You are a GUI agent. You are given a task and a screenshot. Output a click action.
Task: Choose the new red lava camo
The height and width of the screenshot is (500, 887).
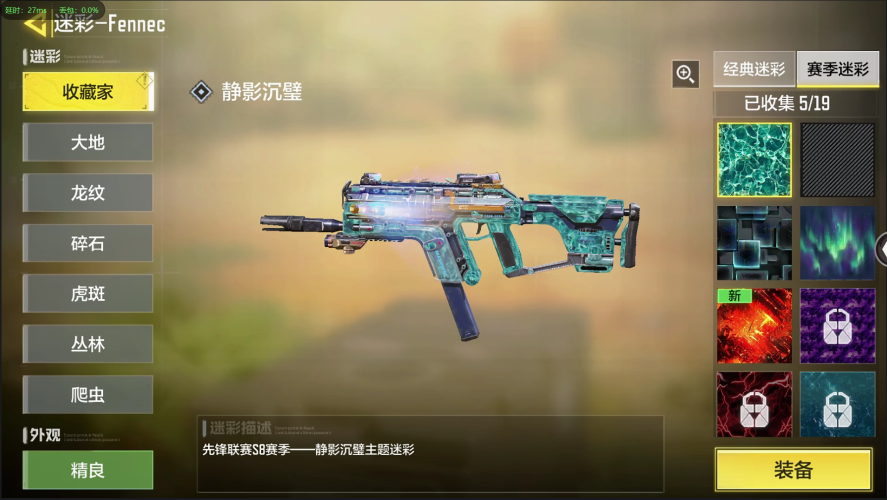[754, 326]
